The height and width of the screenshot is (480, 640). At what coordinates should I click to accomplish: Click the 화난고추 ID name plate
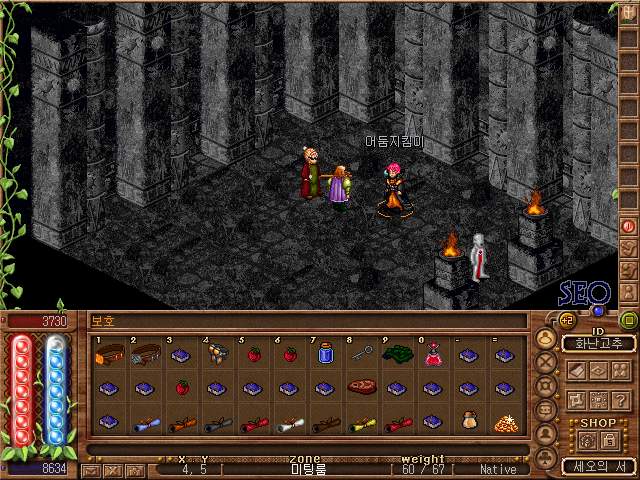598,343
